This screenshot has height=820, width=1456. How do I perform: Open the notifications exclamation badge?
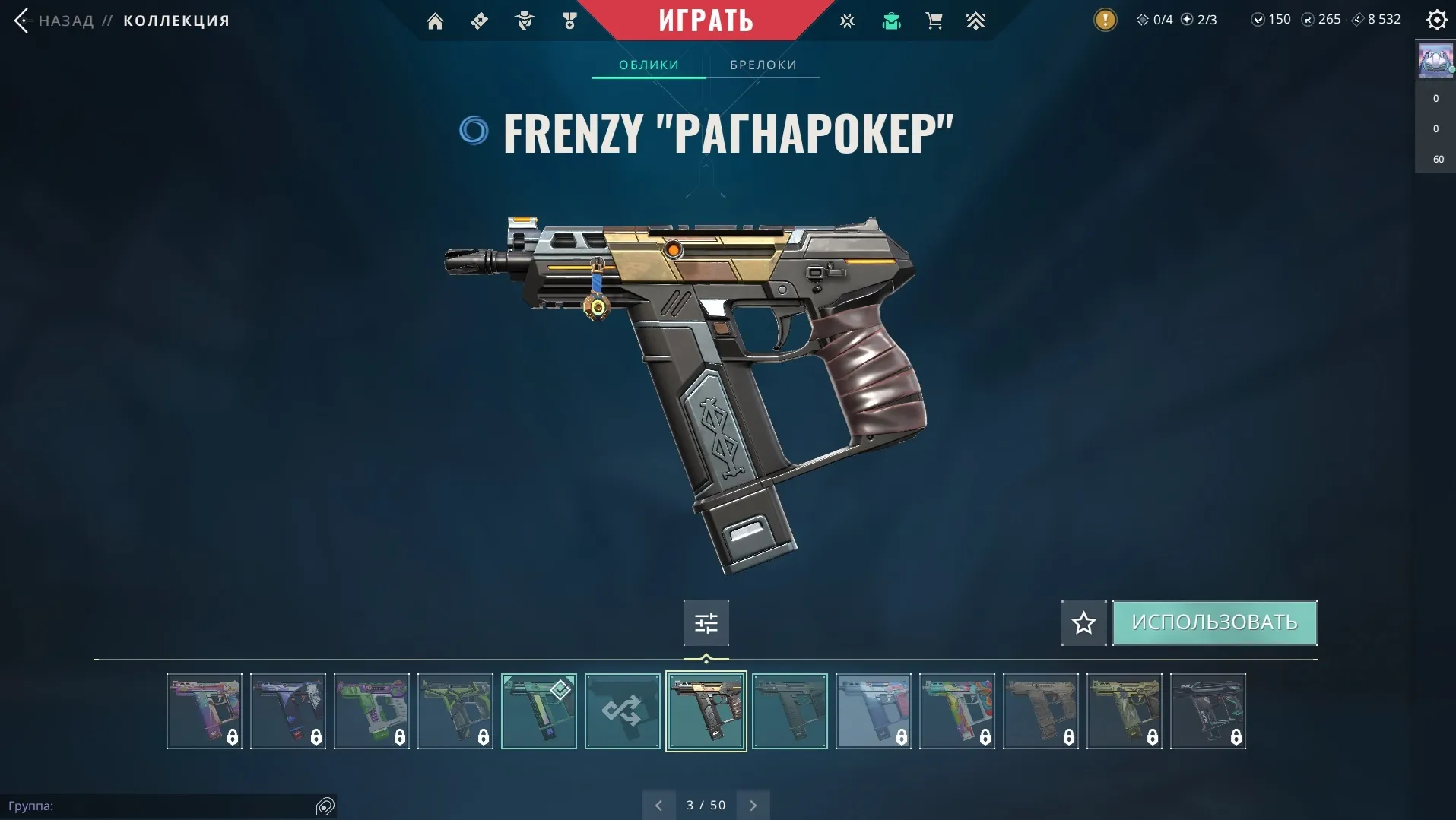pyautogui.click(x=1105, y=20)
